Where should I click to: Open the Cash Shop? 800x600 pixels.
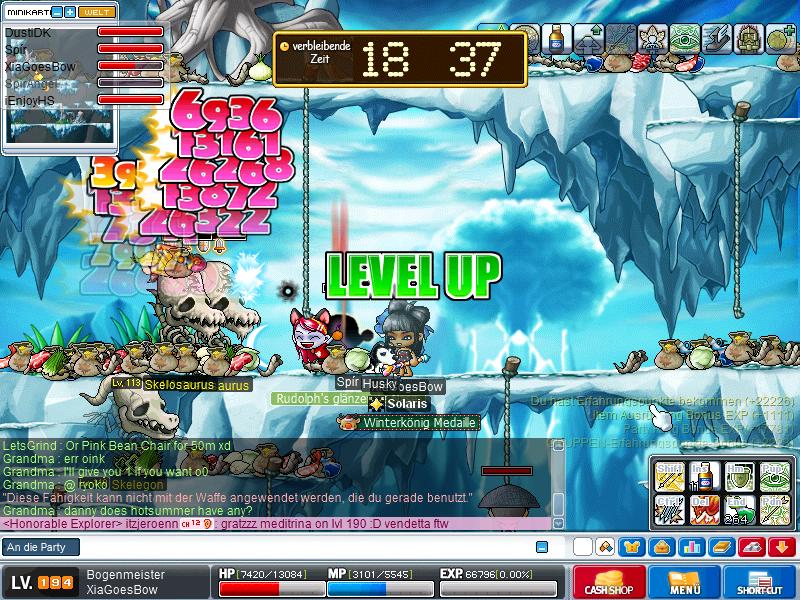607,583
